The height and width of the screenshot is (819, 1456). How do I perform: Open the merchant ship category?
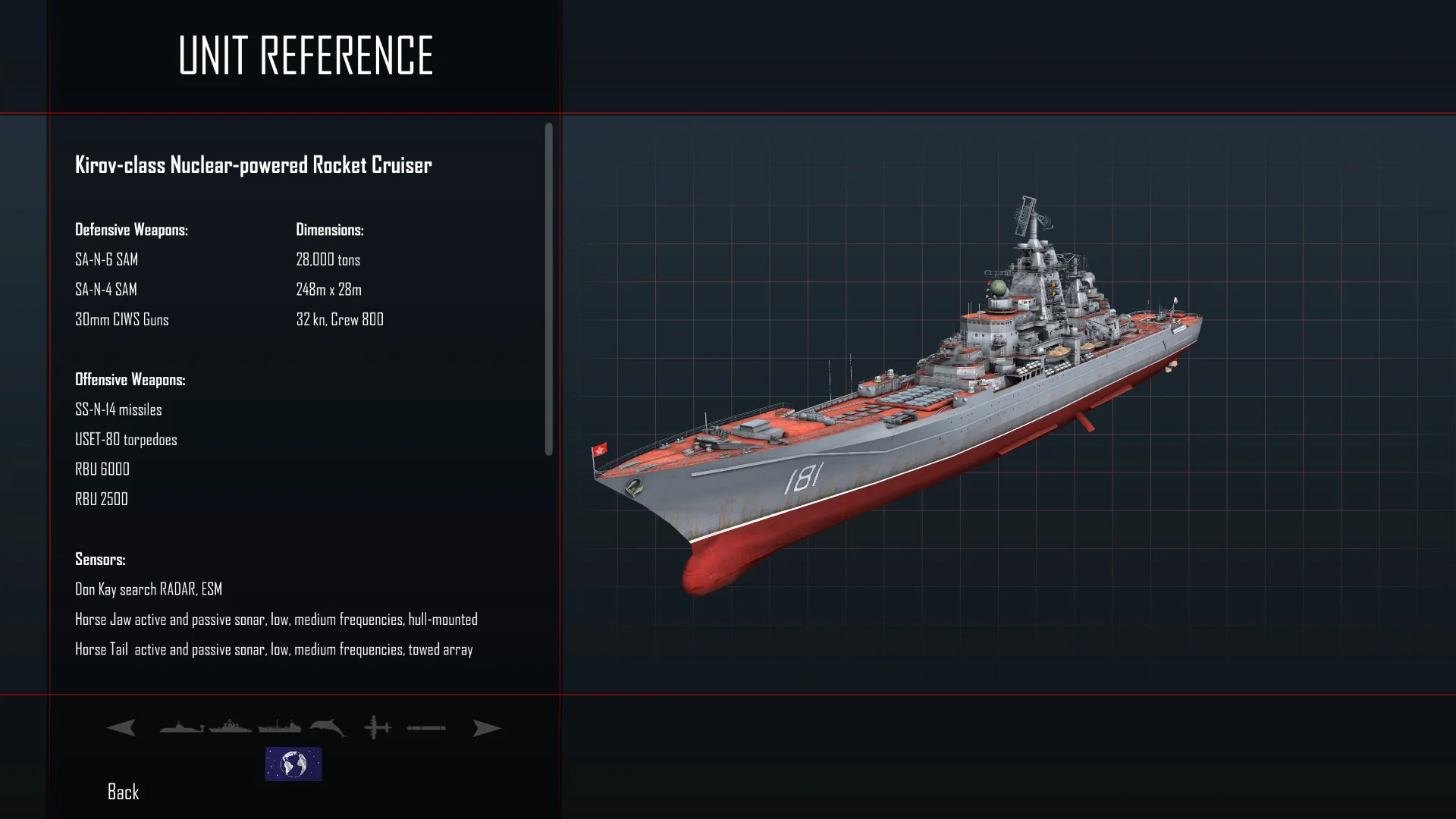(x=279, y=728)
